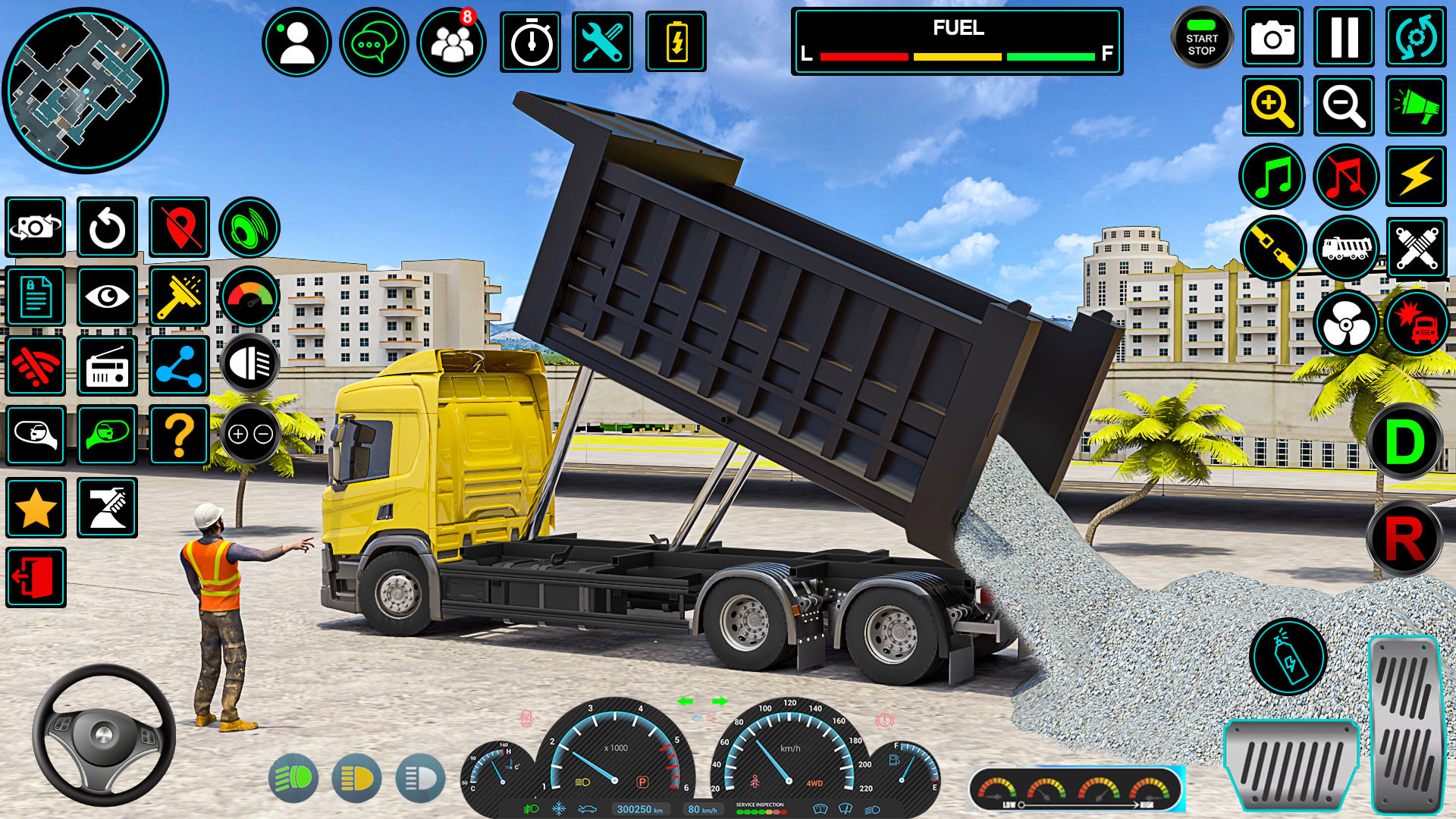Screen dimensions: 1456x819
Task: Shift into Drive with the D gear
Action: tap(1407, 440)
